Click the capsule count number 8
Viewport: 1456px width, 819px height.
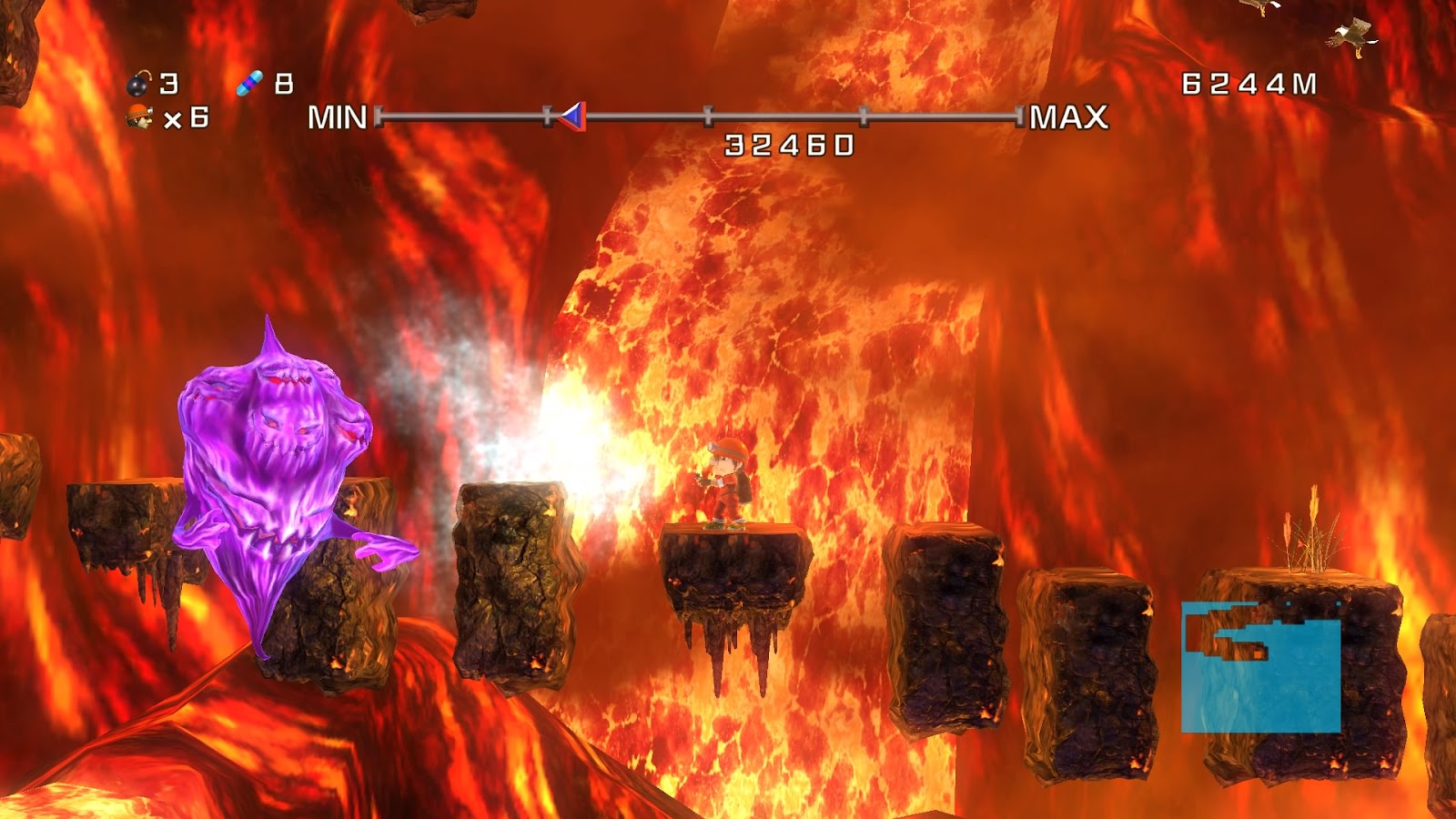point(285,83)
